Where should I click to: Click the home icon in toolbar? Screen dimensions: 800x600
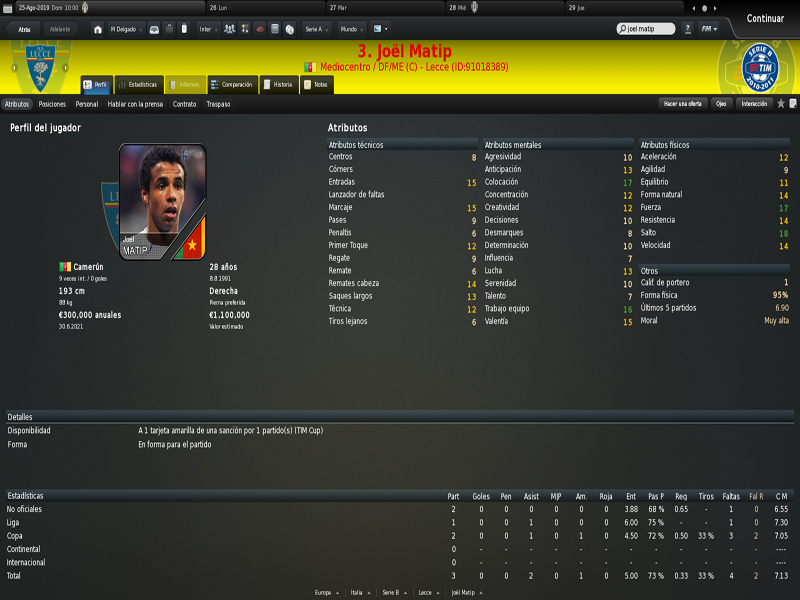point(97,29)
